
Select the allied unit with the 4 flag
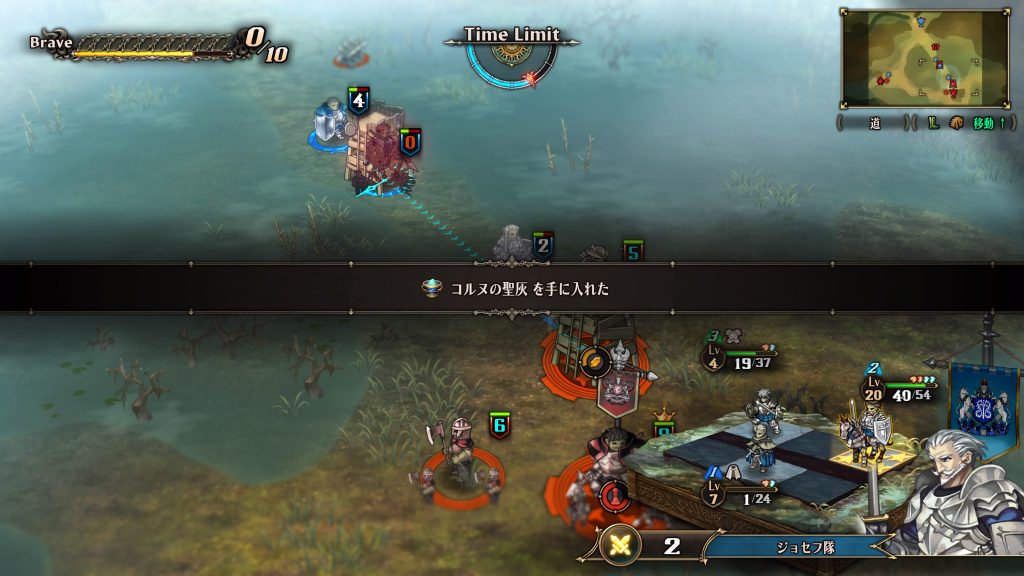pyautogui.click(x=333, y=126)
